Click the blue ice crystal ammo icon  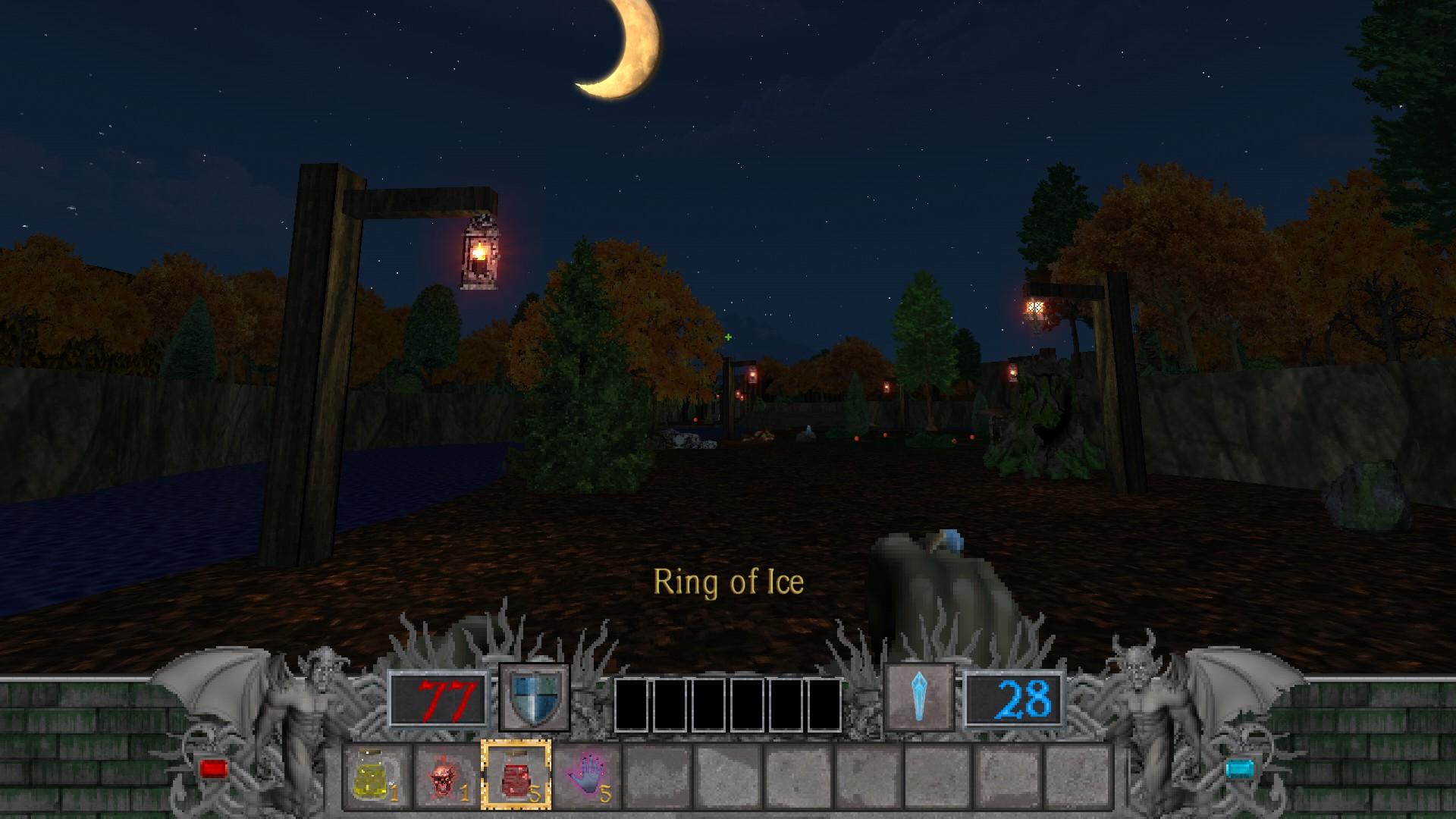coord(919,697)
